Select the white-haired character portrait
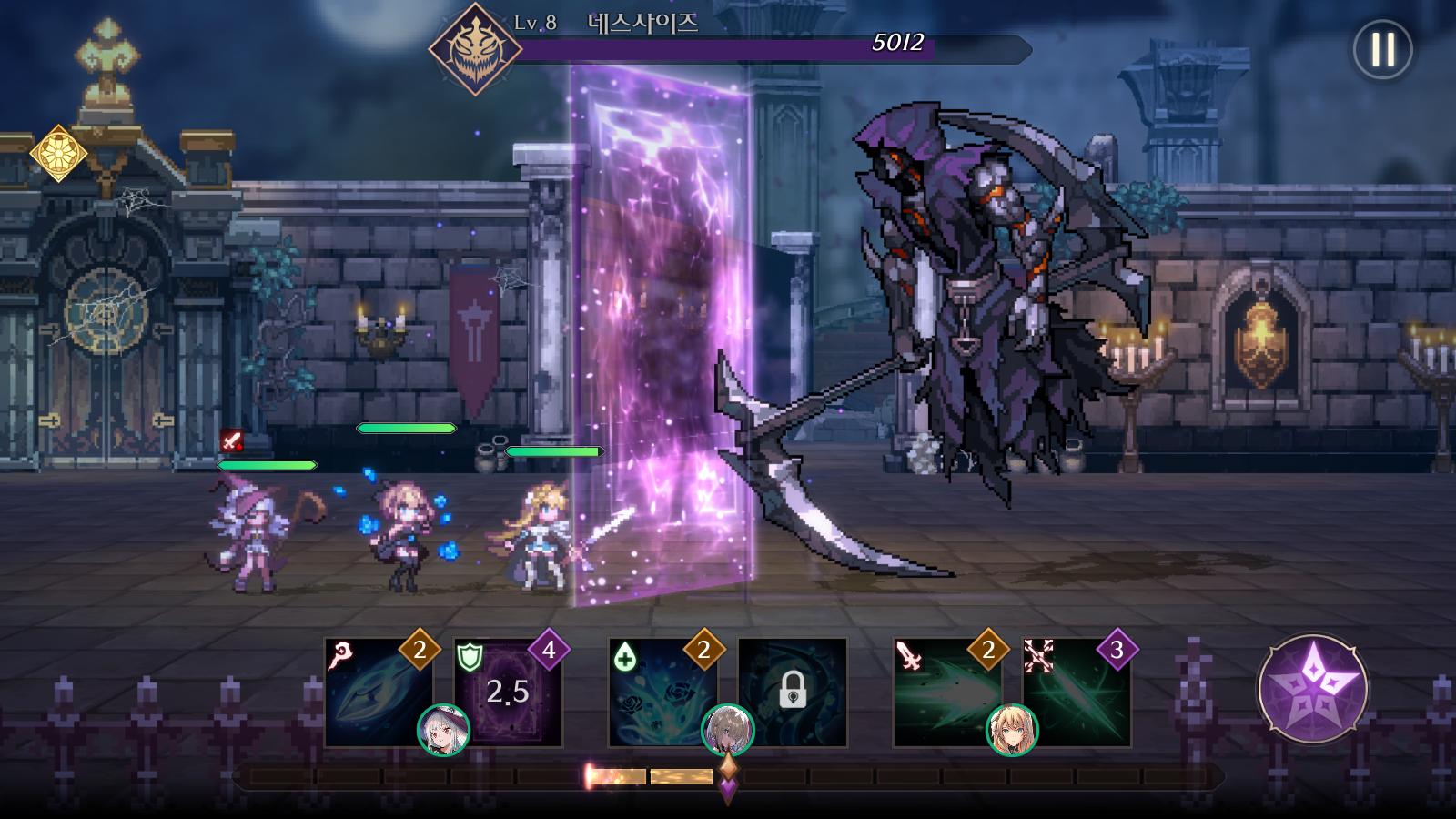The width and height of the screenshot is (1456, 819). (443, 730)
